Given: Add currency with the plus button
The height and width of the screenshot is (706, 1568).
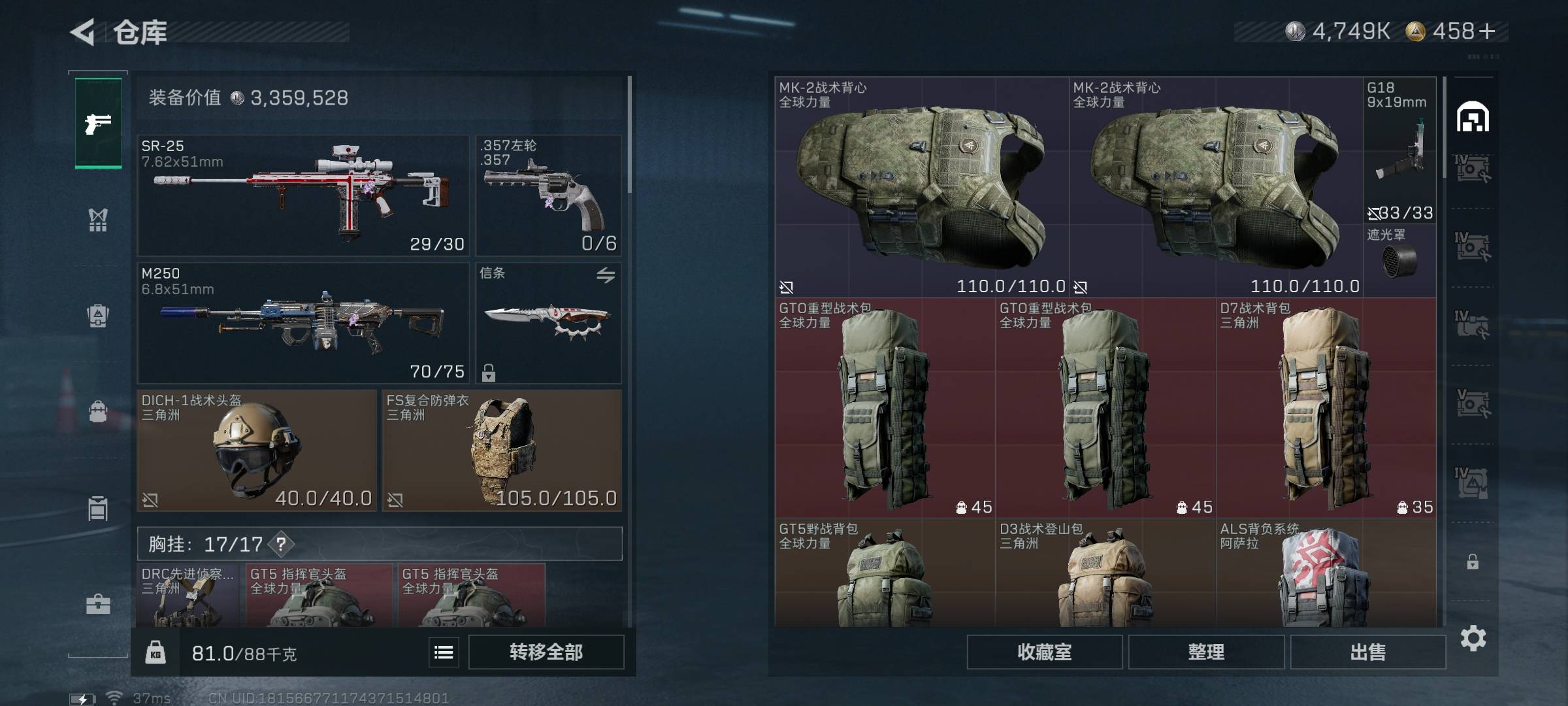Looking at the screenshot, I should pos(1488,31).
